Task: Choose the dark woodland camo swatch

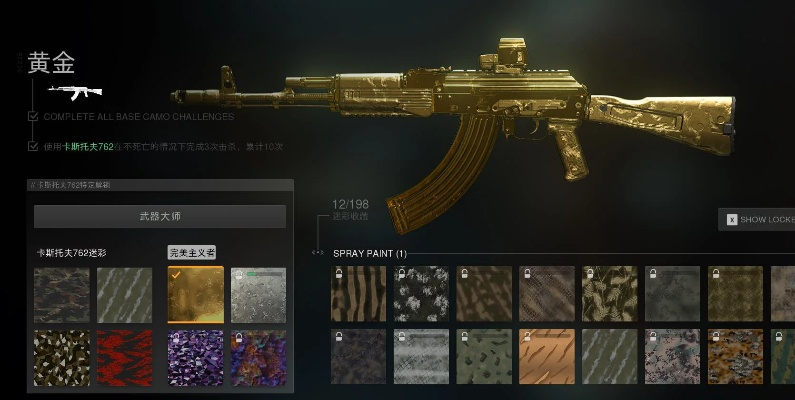Action: click(x=61, y=294)
